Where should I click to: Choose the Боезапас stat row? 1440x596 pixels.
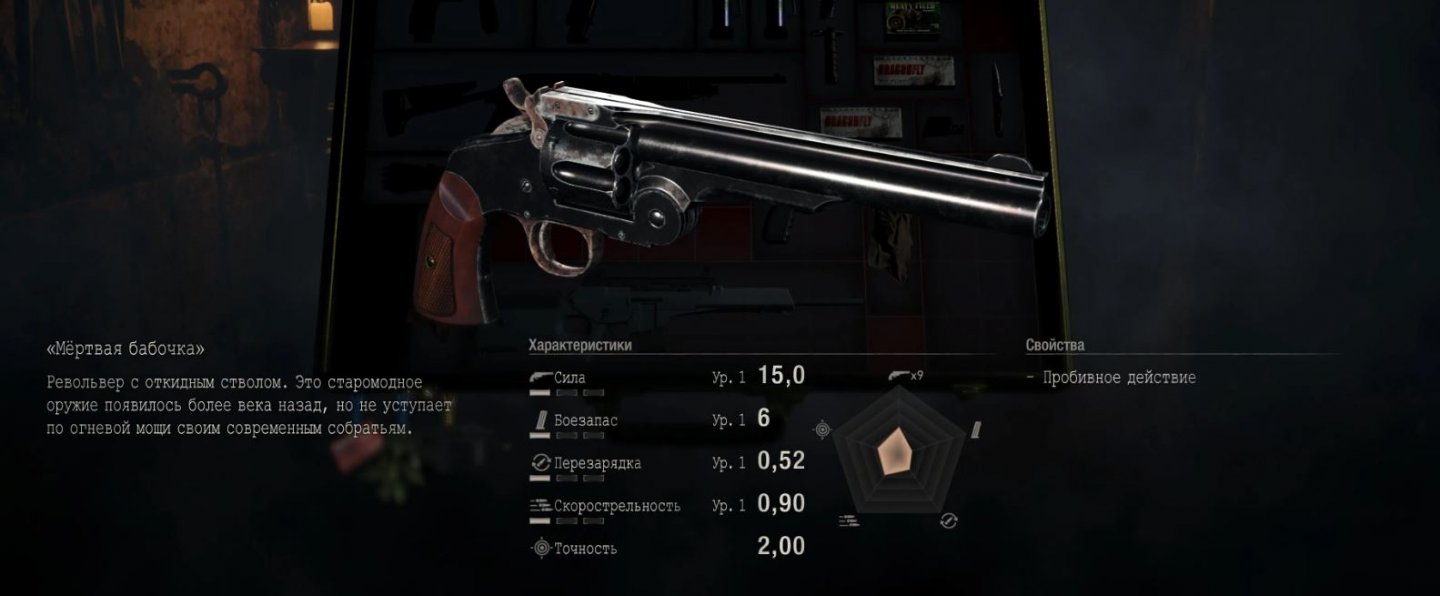pos(666,420)
